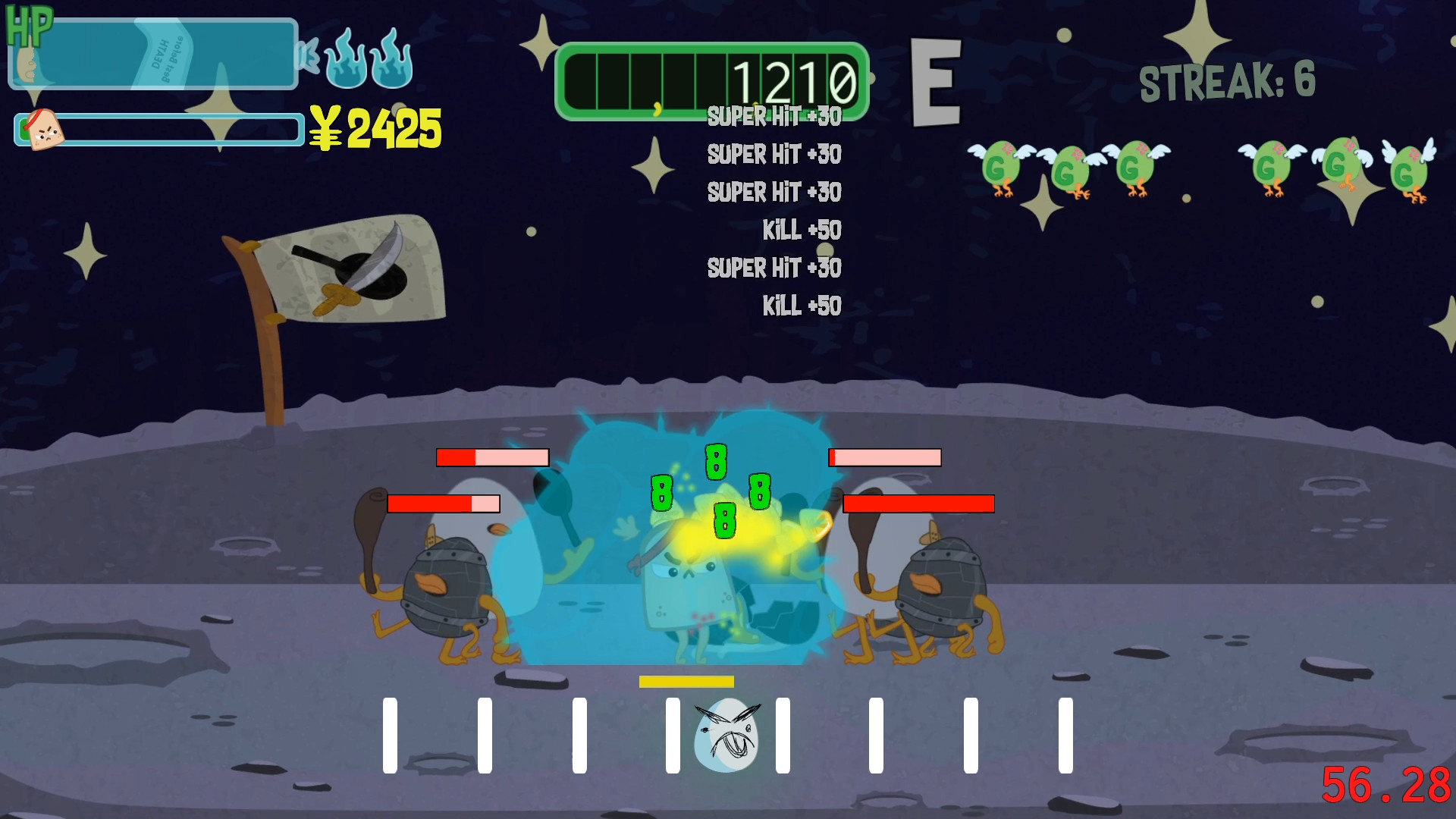Image resolution: width=1456 pixels, height=819 pixels.
Task: Click the rightmost winged green G egg
Action: tap(1409, 171)
